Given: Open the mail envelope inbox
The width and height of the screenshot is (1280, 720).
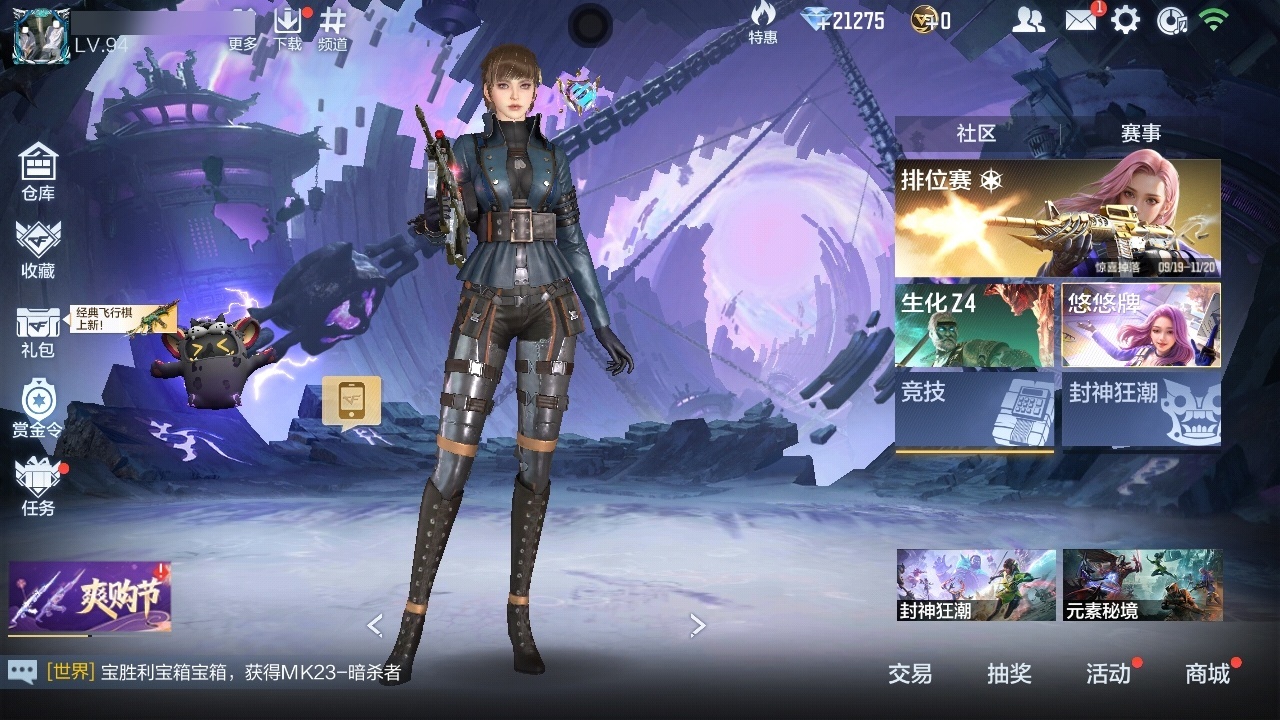Looking at the screenshot, I should point(1081,20).
